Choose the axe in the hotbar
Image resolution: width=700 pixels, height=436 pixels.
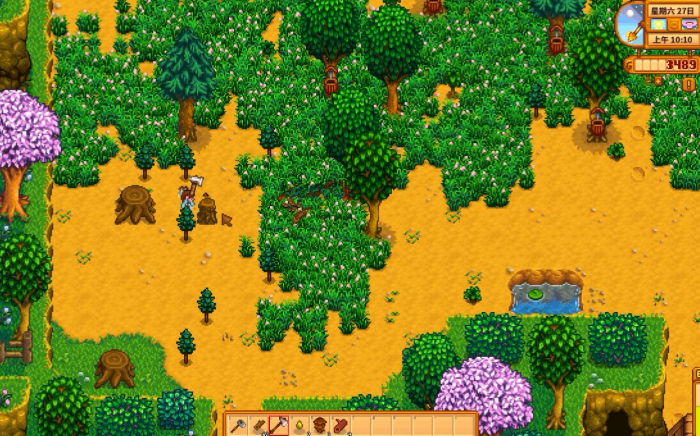point(279,426)
